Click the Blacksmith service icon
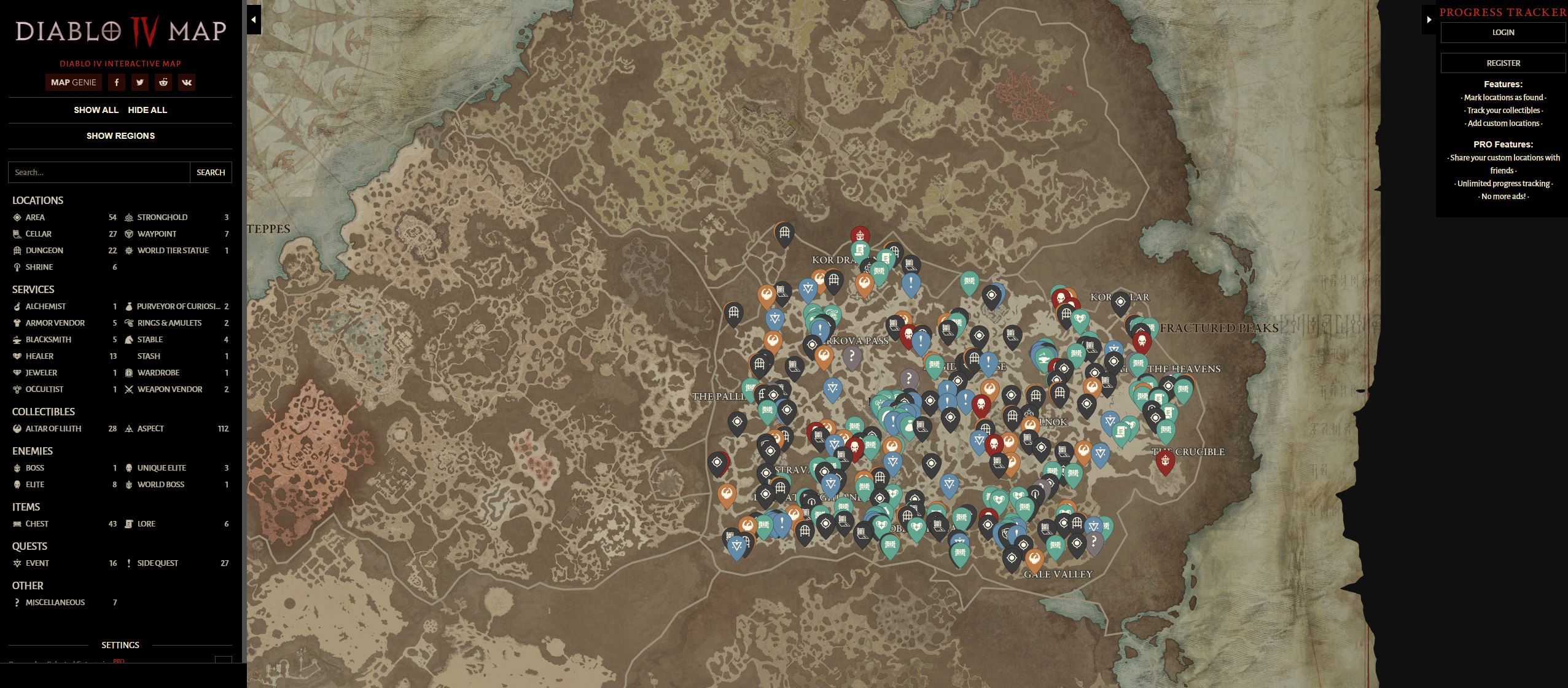Viewport: 1568px width, 688px height. [17, 339]
